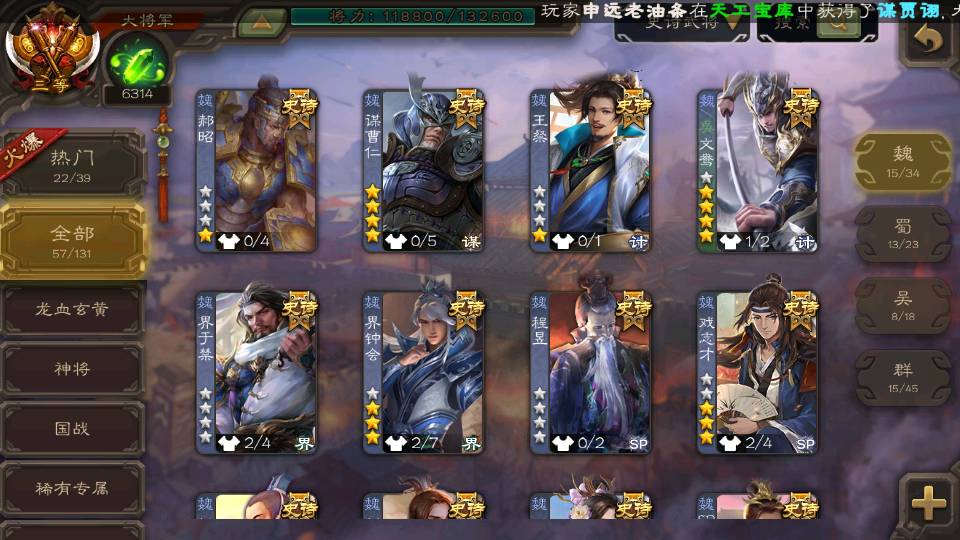The image size is (960, 540).
Task: Click the back arrow button
Action: (929, 40)
